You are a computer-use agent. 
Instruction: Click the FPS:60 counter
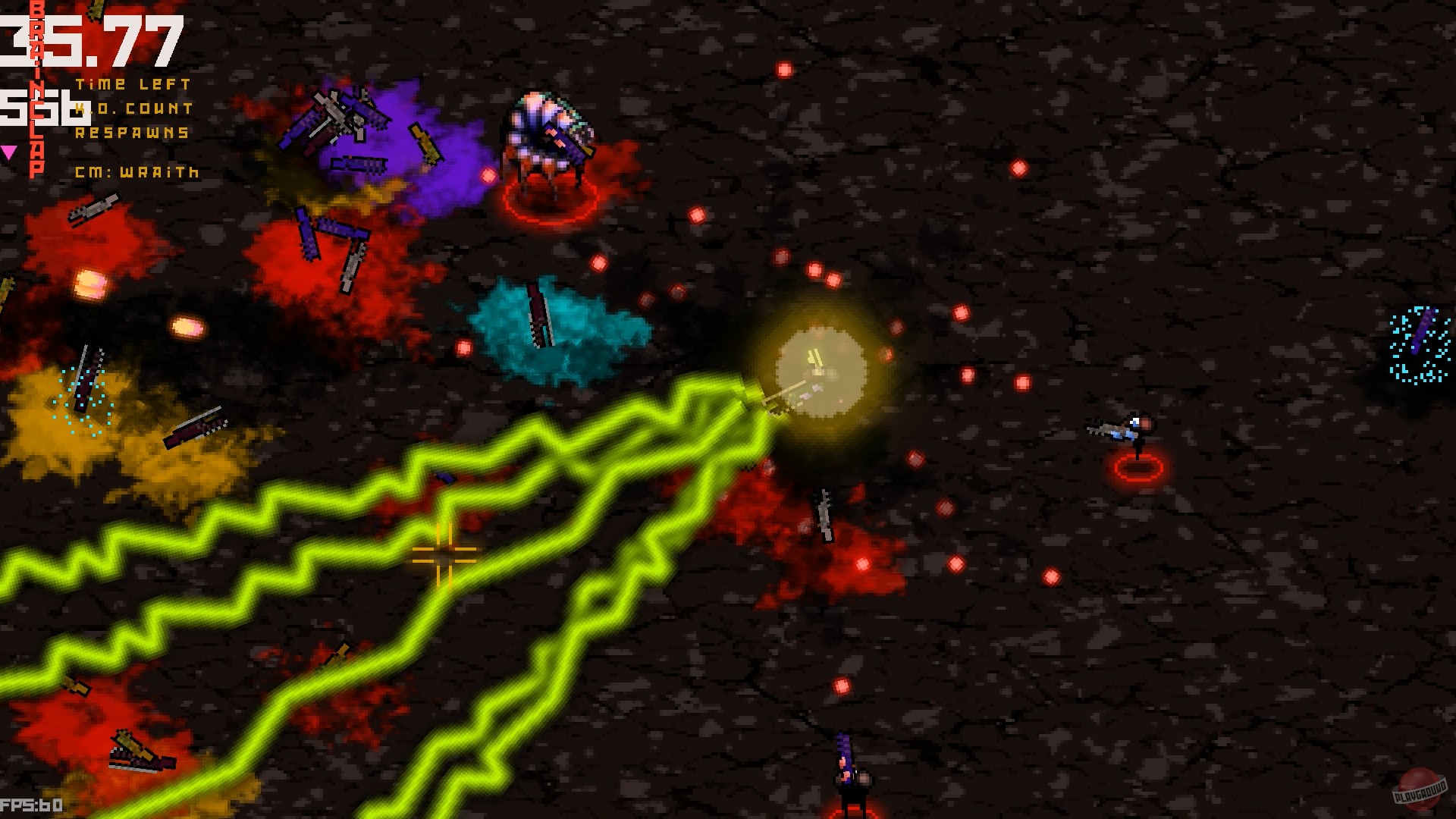[30, 806]
